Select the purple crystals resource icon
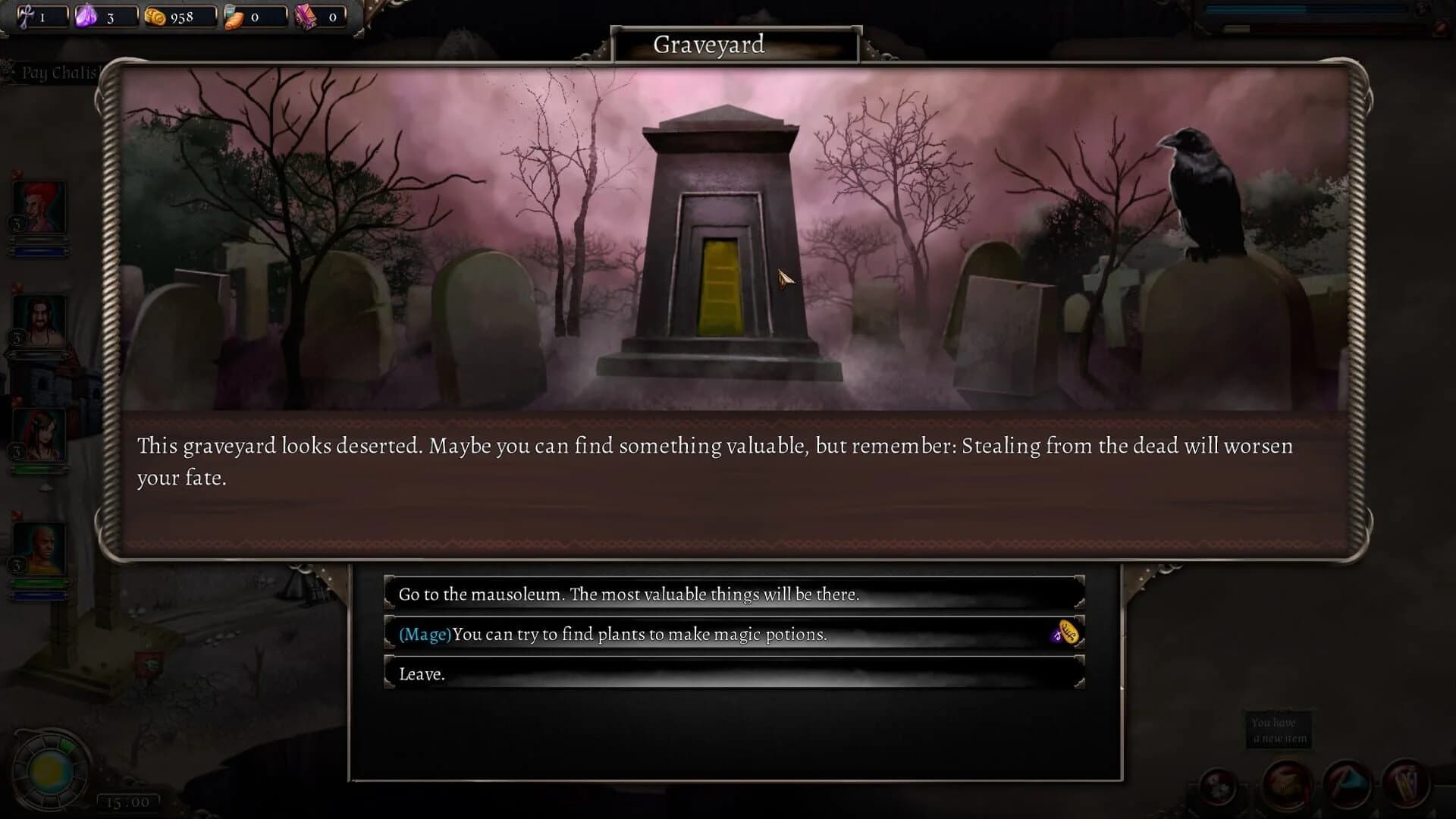The height and width of the screenshot is (819, 1456). pos(86,17)
